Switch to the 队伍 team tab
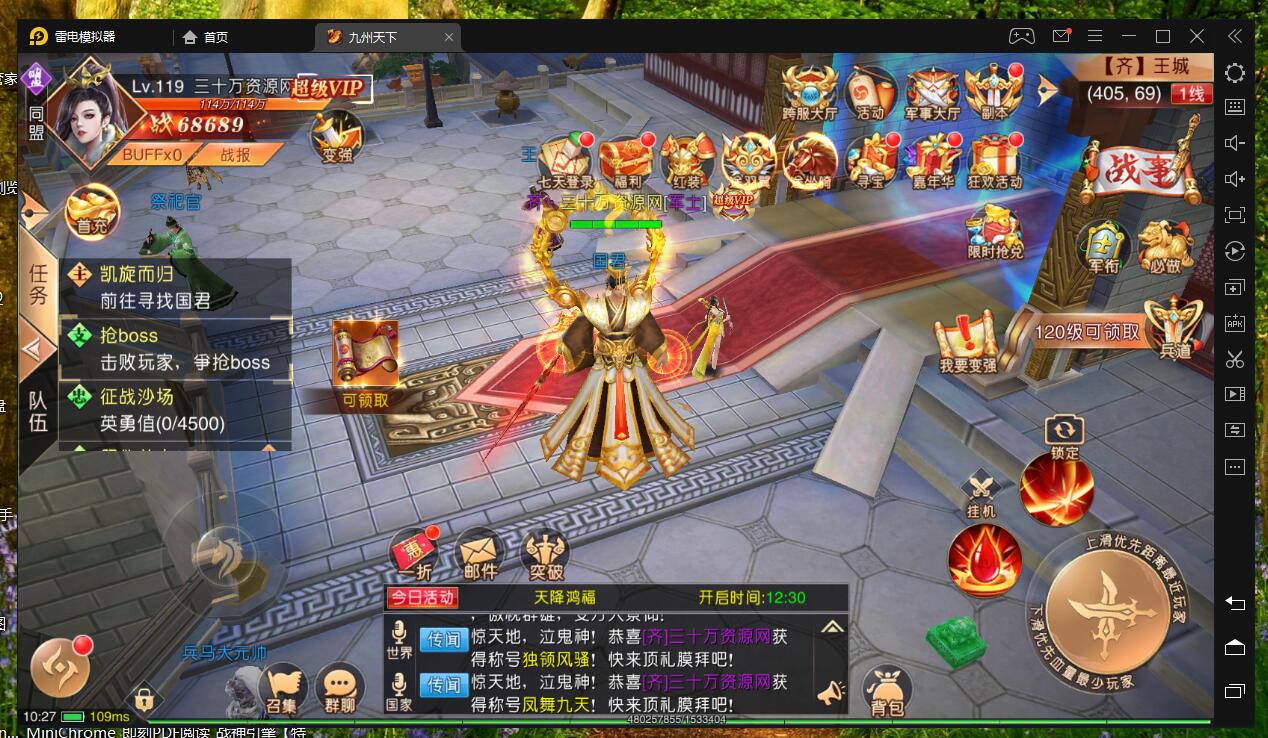Viewport: 1268px width, 738px height. [38, 411]
